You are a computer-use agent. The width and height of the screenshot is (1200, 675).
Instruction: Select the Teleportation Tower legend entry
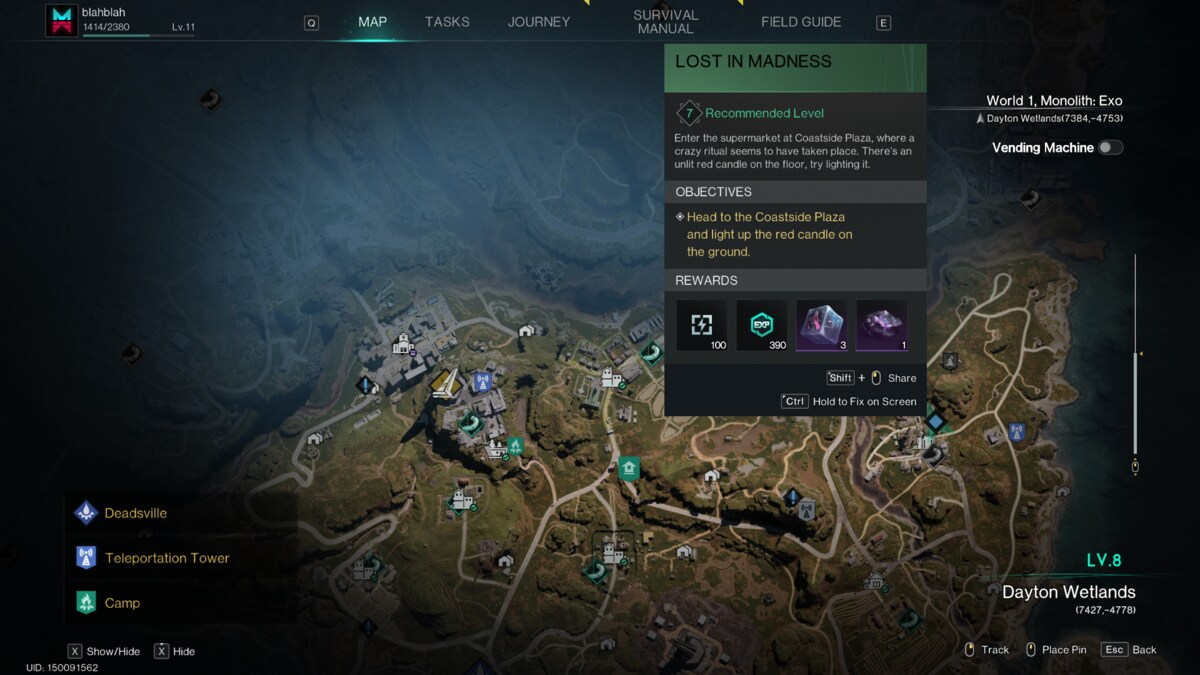(x=166, y=558)
